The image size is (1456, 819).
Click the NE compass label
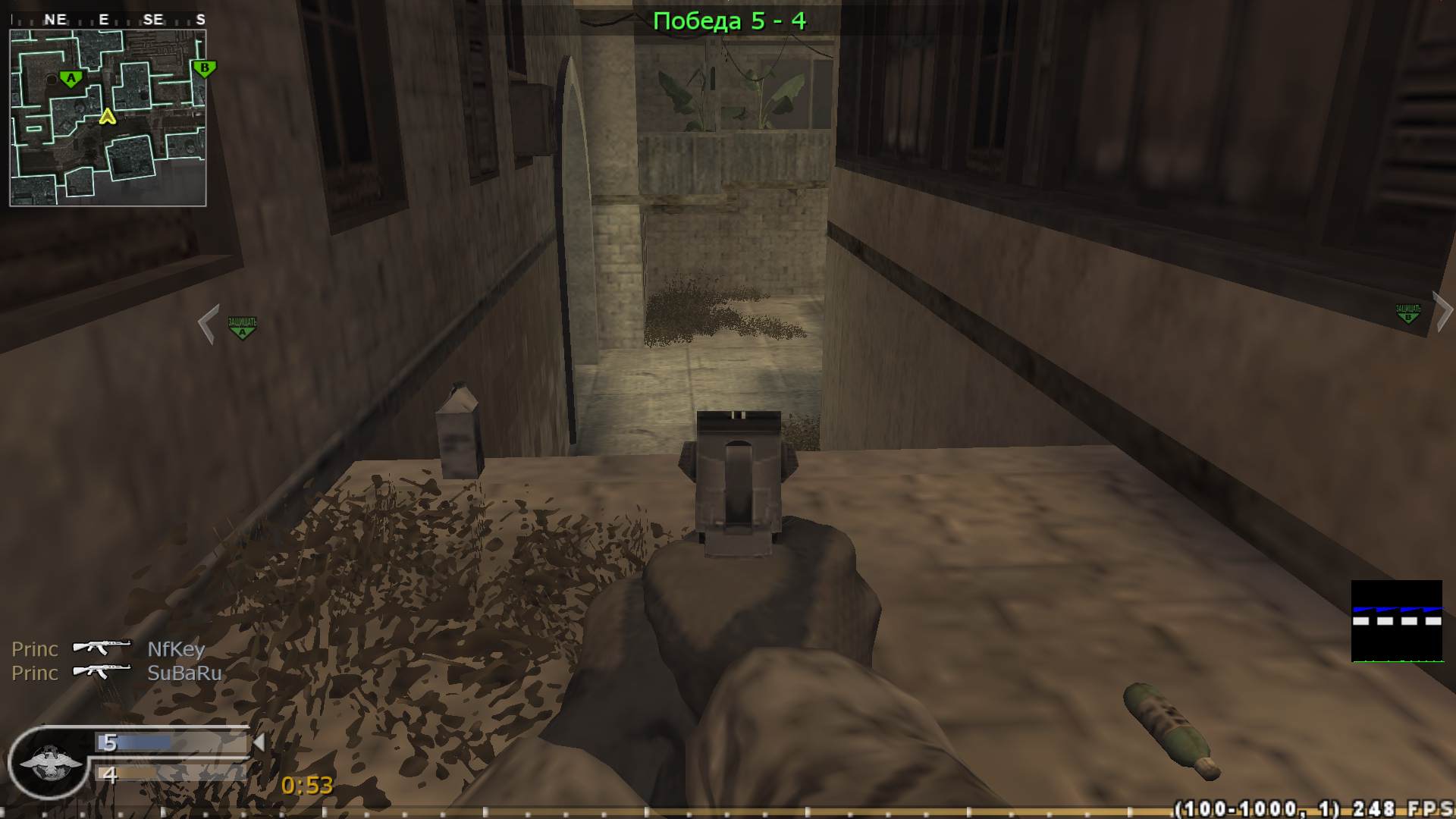55,20
